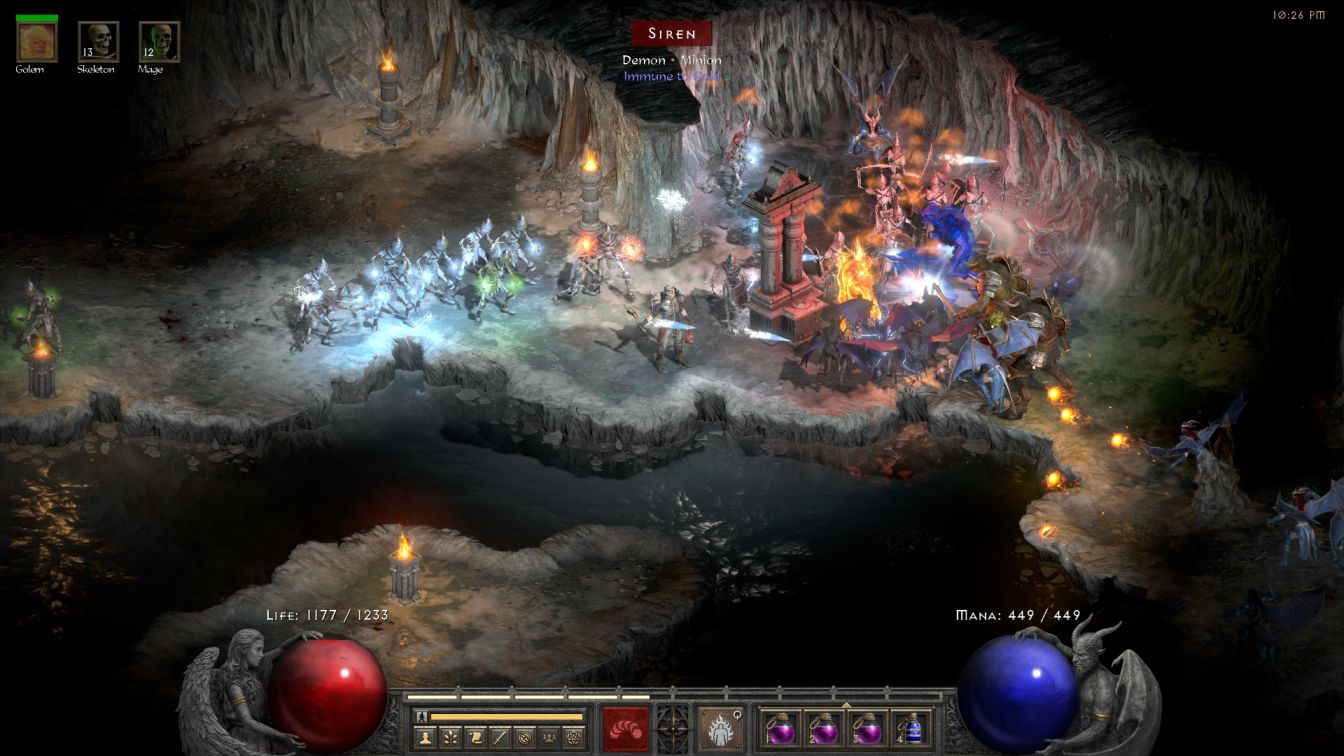Select the flaming figure right-click skill
This screenshot has height=756, width=1344.
pyautogui.click(x=720, y=727)
